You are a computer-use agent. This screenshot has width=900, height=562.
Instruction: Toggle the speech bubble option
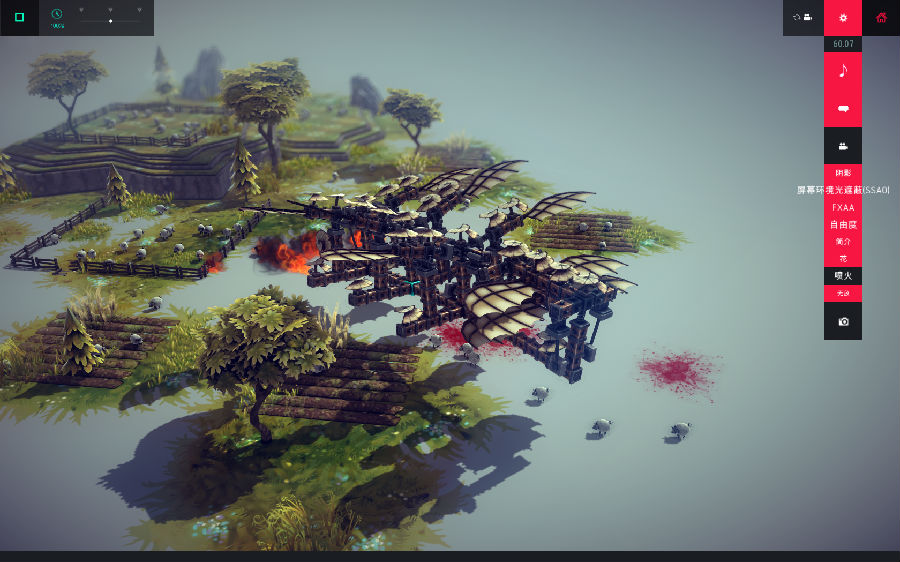pos(843,108)
